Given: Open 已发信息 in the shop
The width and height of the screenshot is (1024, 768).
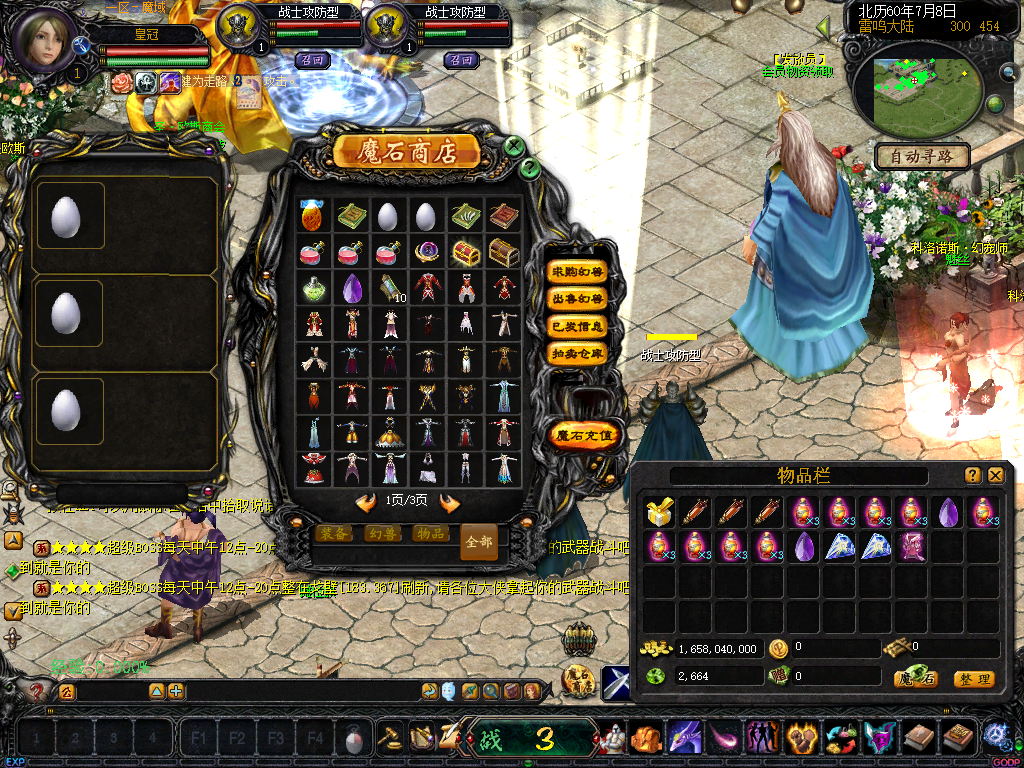Looking at the screenshot, I should pos(577,326).
